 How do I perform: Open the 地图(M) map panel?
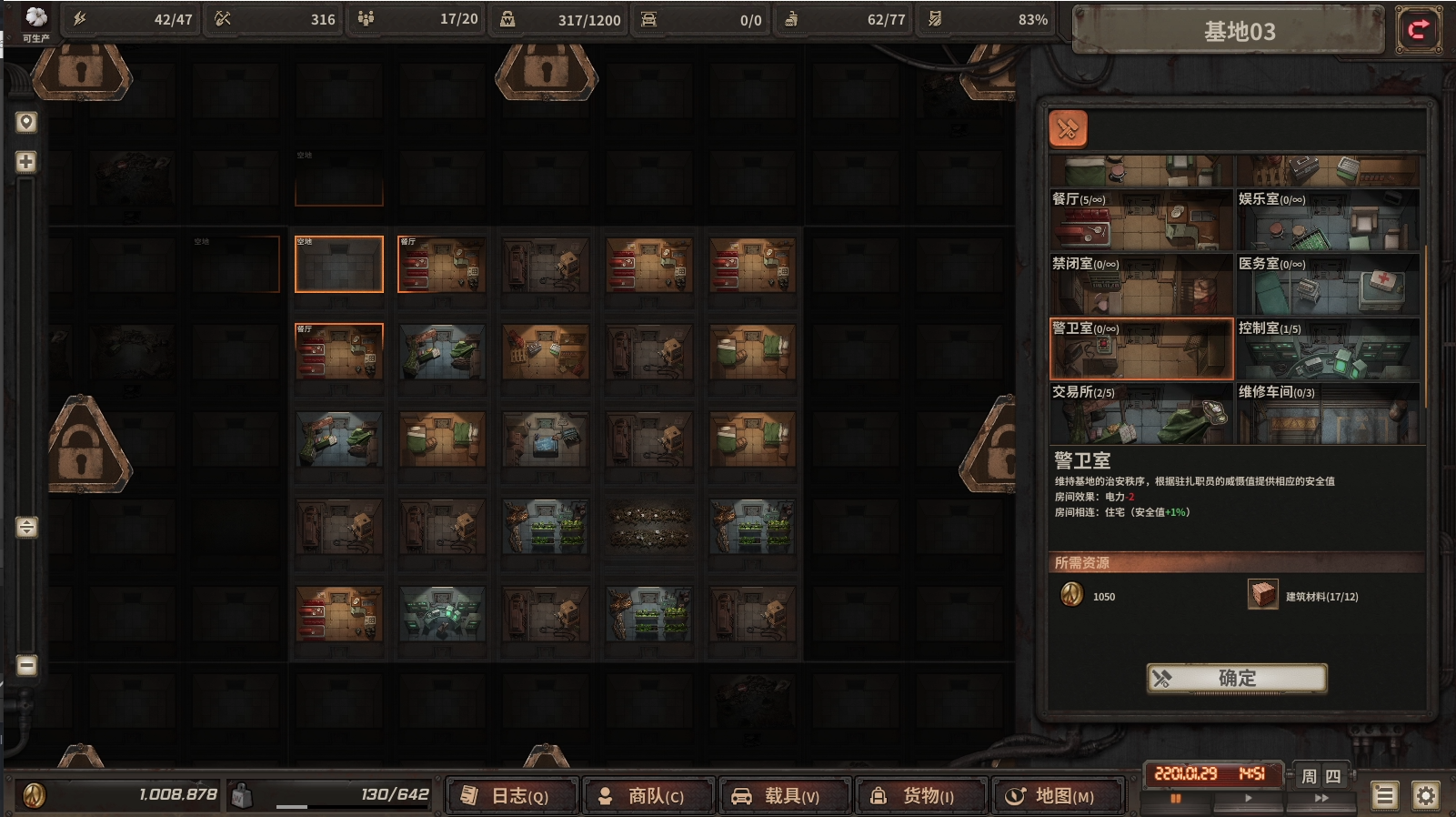click(x=1058, y=793)
